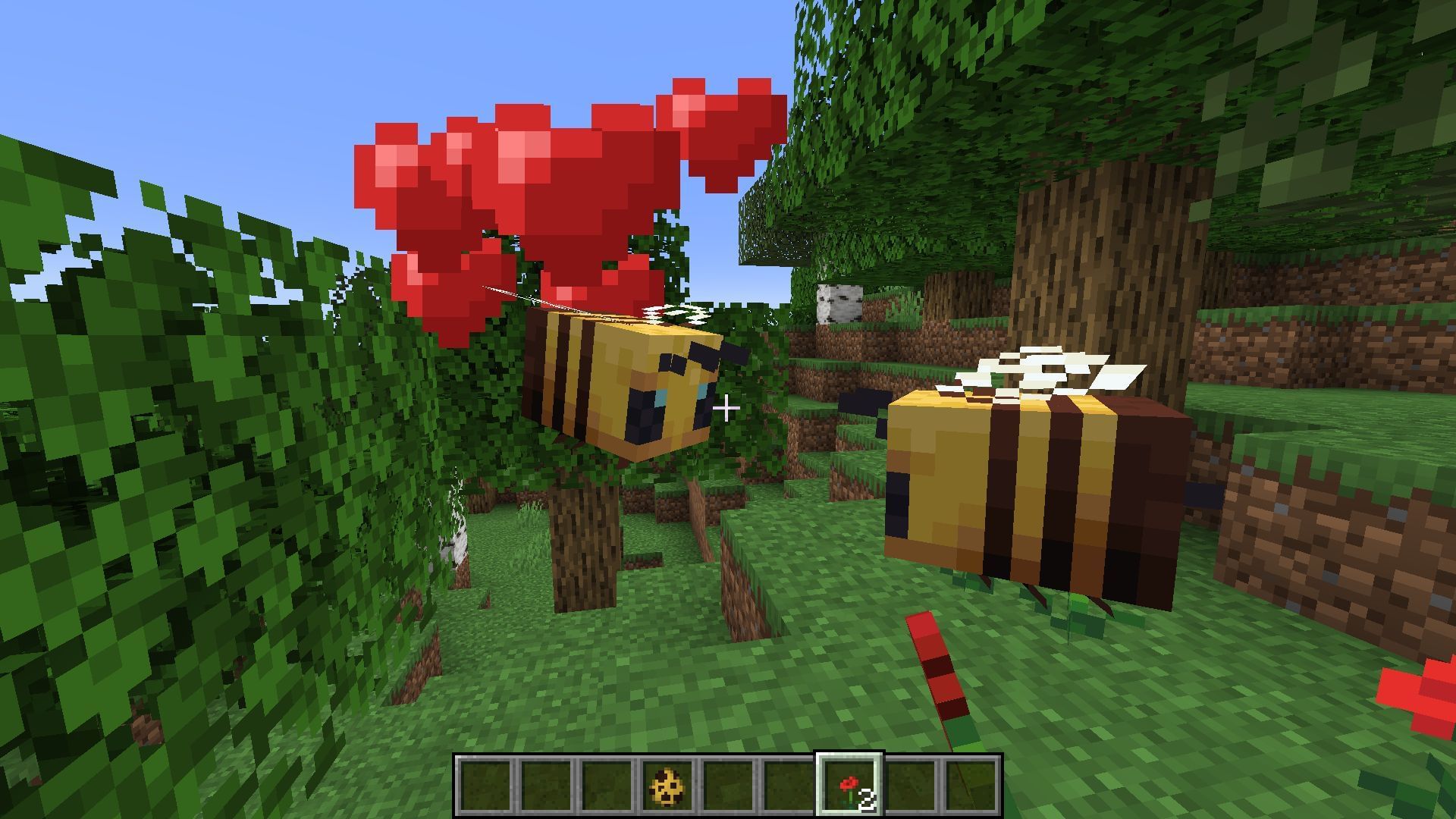
Task: Click the poppy held in the player's hand
Action: [940, 667]
